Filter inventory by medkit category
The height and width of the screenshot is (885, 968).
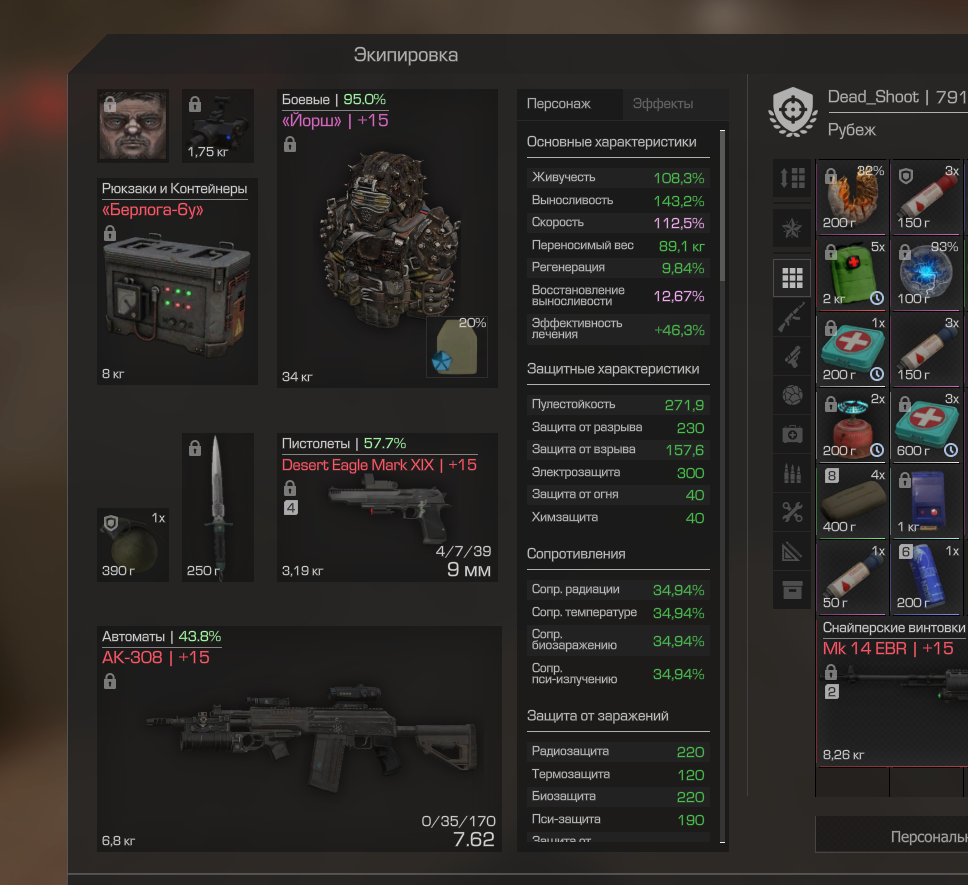pyautogui.click(x=792, y=434)
